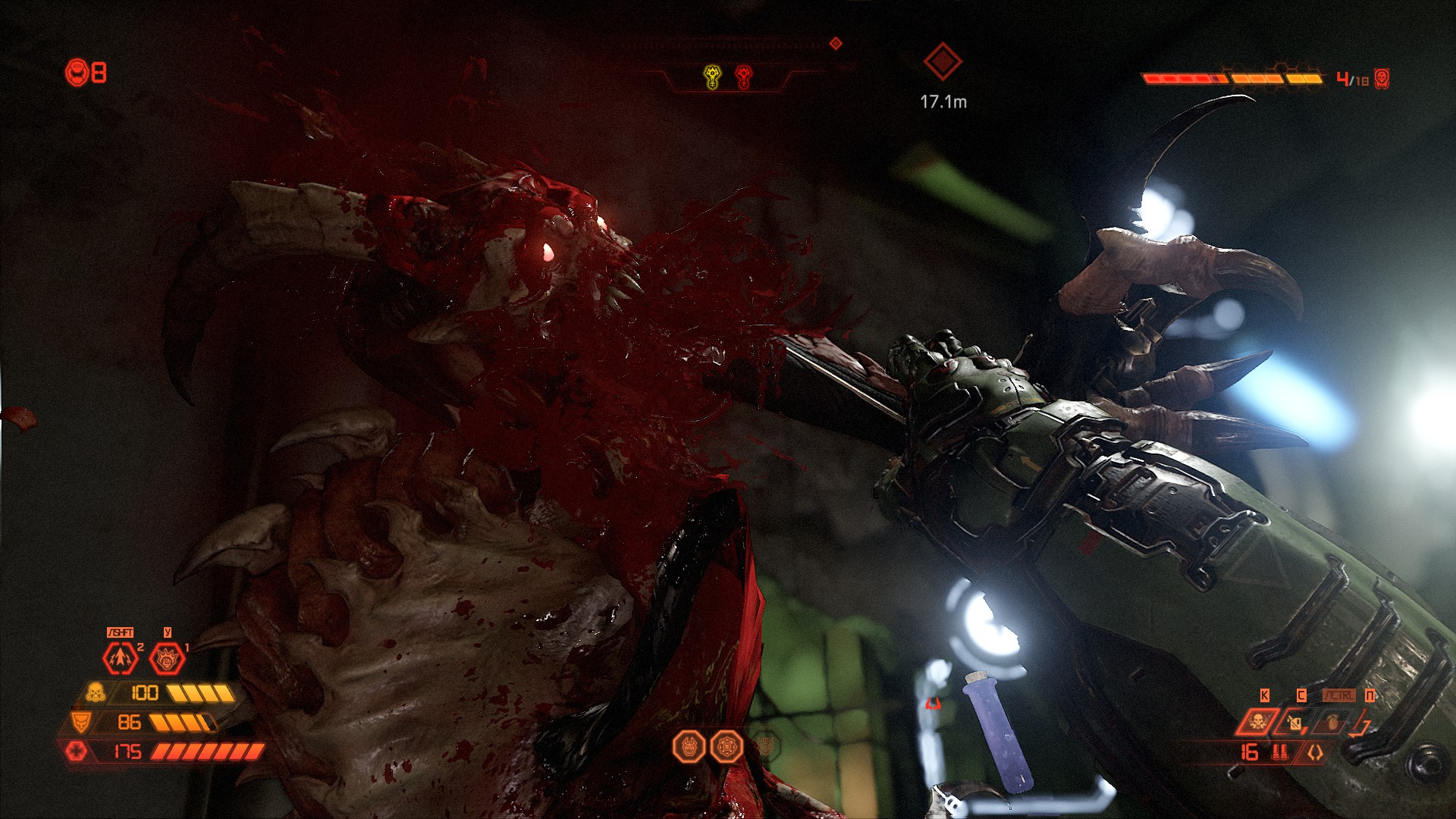Activate the dash arrow ability icon

pyautogui.click(x=121, y=658)
